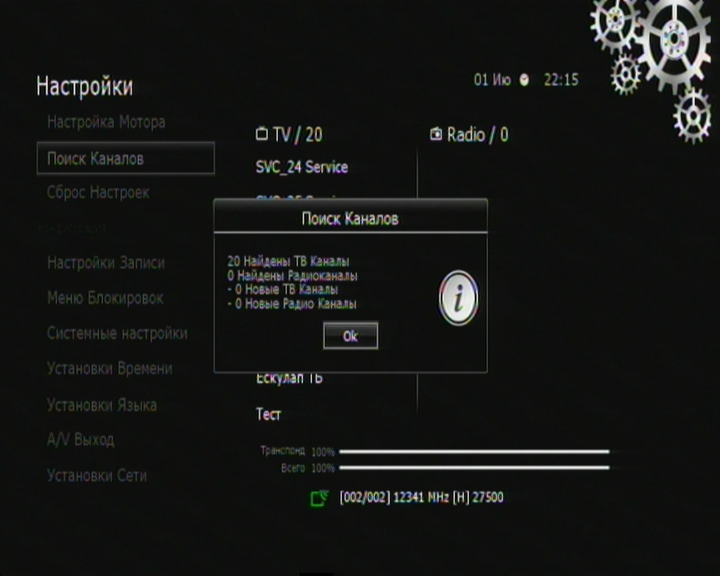Screen dimensions: 720x576
Task: Click the TV / 20 list header
Action: click(x=289, y=135)
